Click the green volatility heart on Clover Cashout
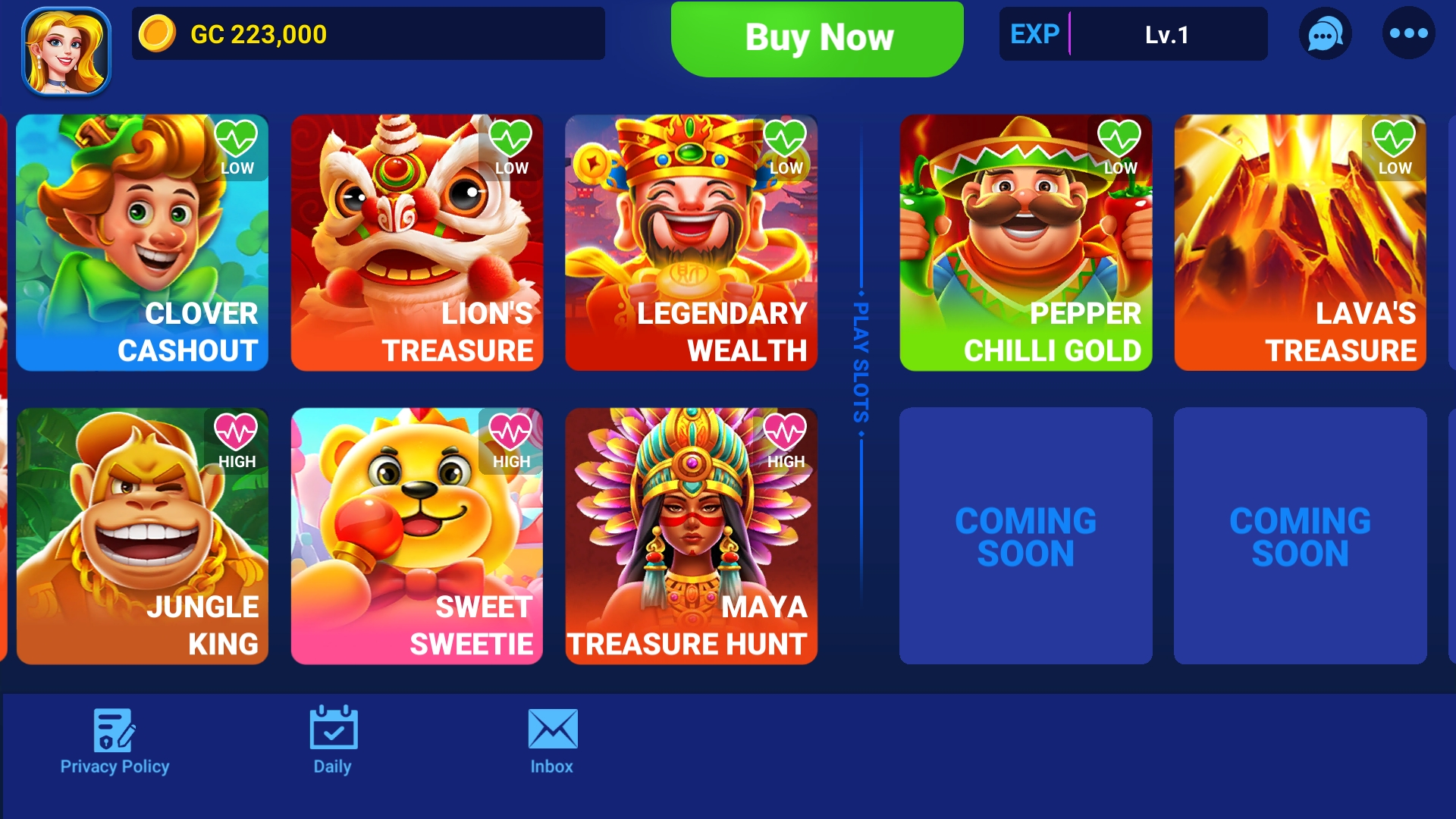This screenshot has height=819, width=1456. [237, 136]
